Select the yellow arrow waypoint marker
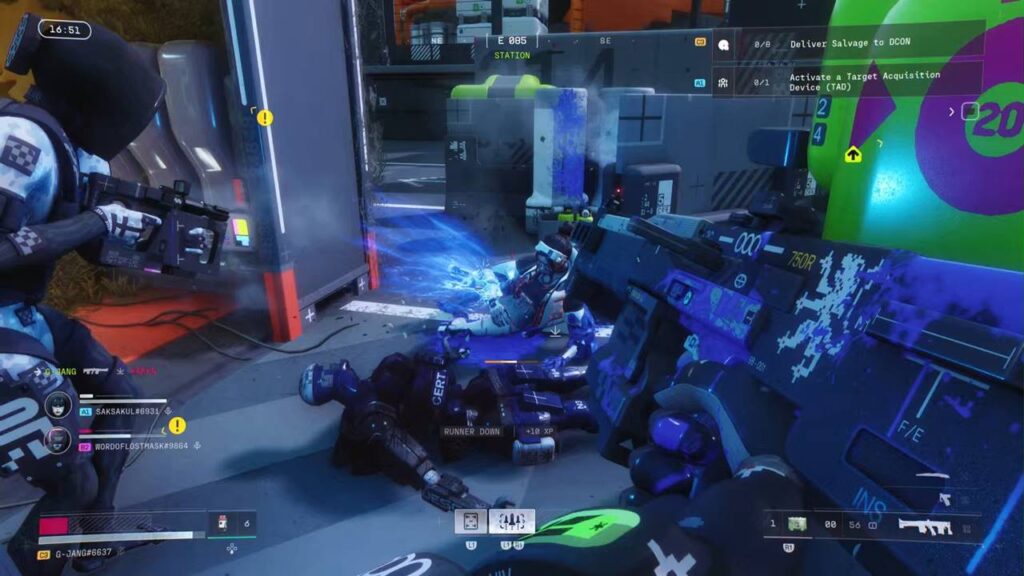The width and height of the screenshot is (1024, 576). point(853,154)
